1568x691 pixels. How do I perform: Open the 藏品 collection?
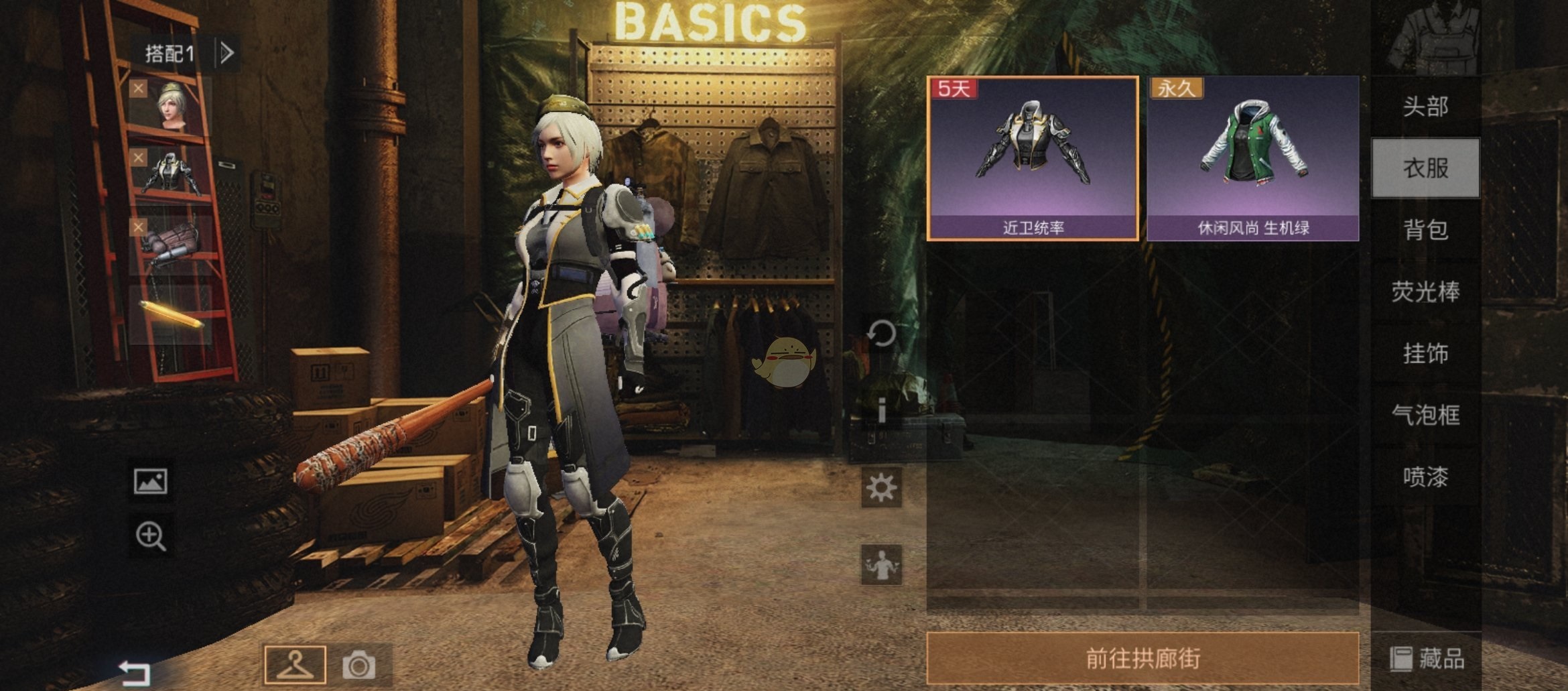pos(1427,659)
